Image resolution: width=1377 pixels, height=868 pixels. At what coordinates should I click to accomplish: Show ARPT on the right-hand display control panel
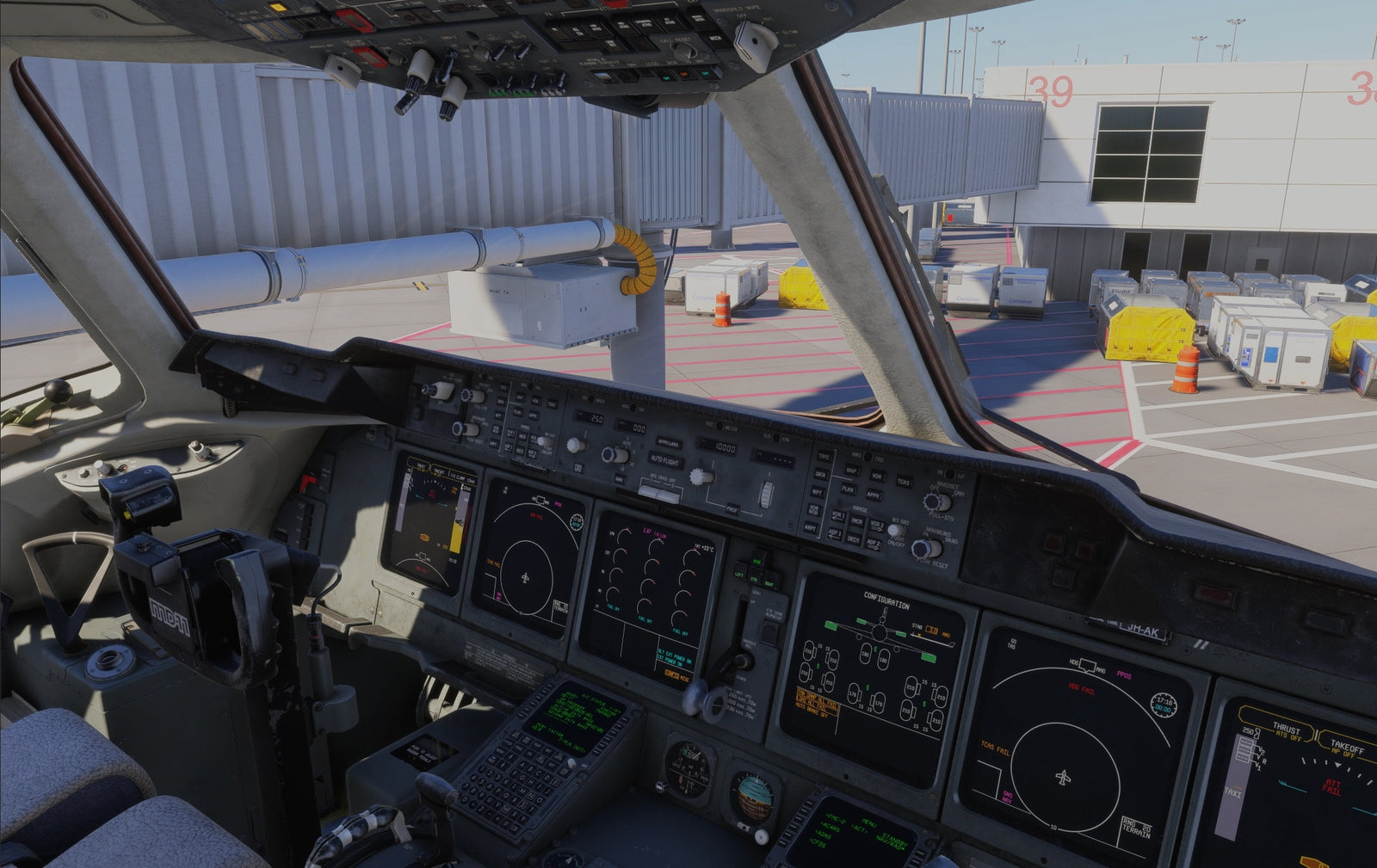(811, 527)
